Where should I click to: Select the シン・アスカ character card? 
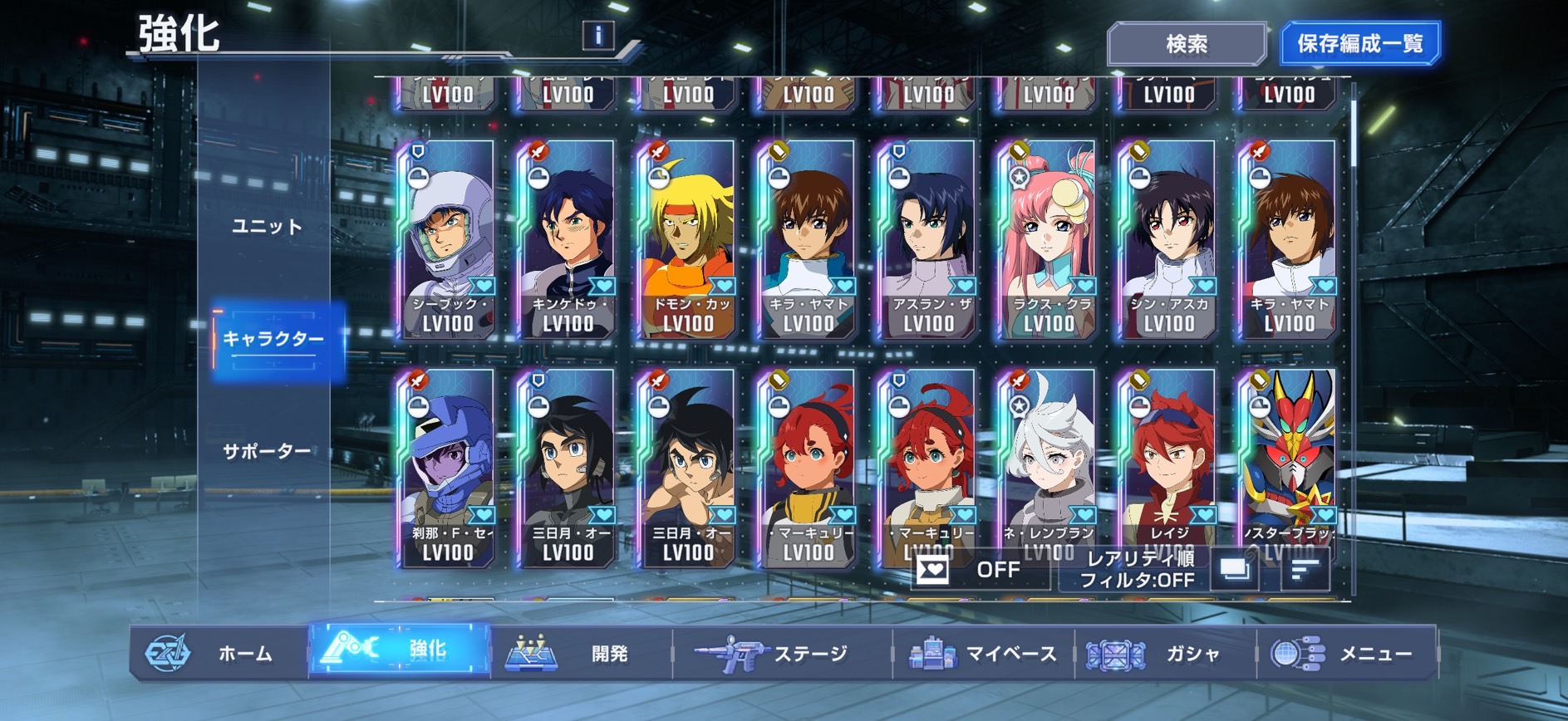pyautogui.click(x=1167, y=240)
